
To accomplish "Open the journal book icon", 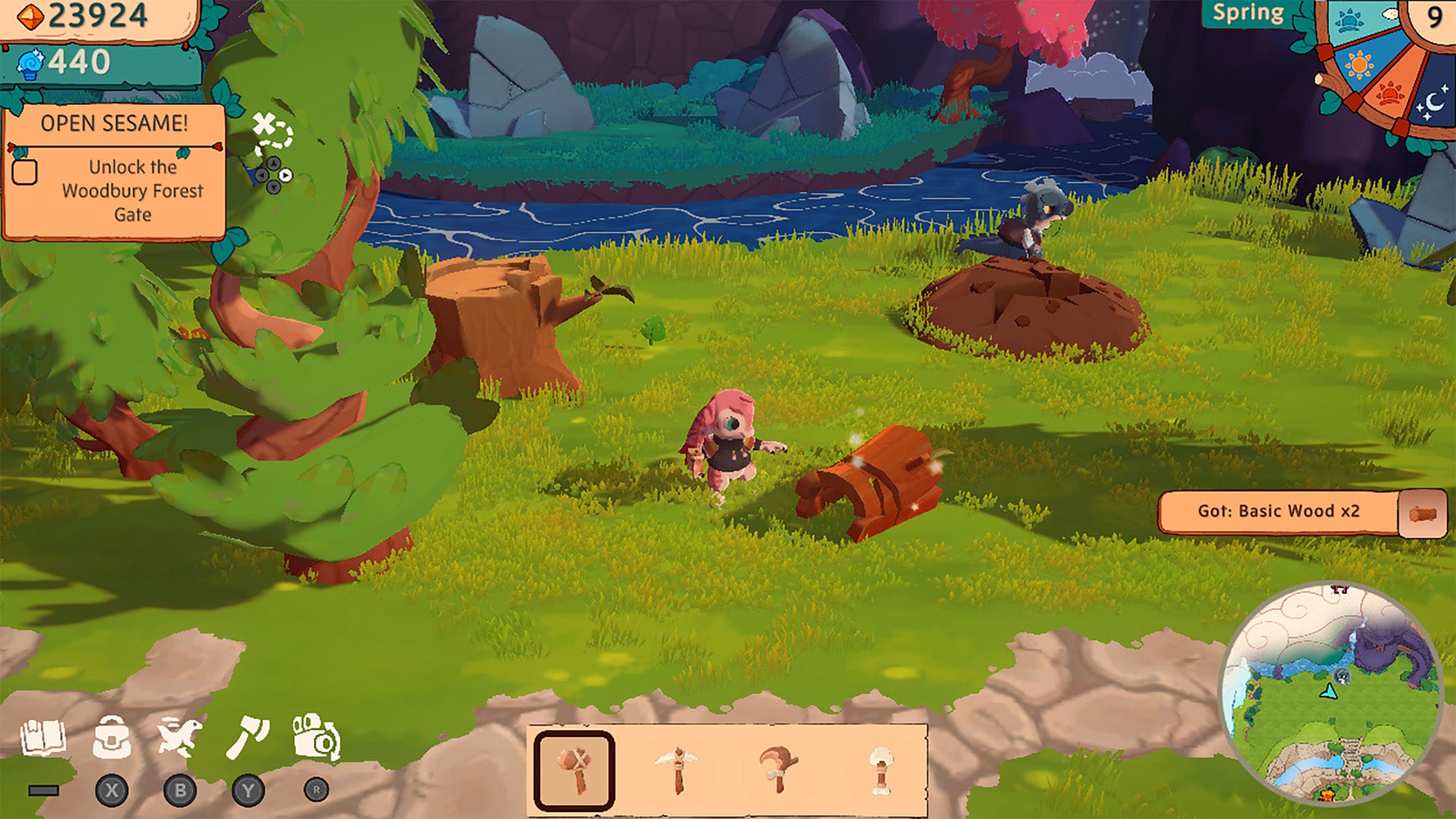I will [x=43, y=738].
